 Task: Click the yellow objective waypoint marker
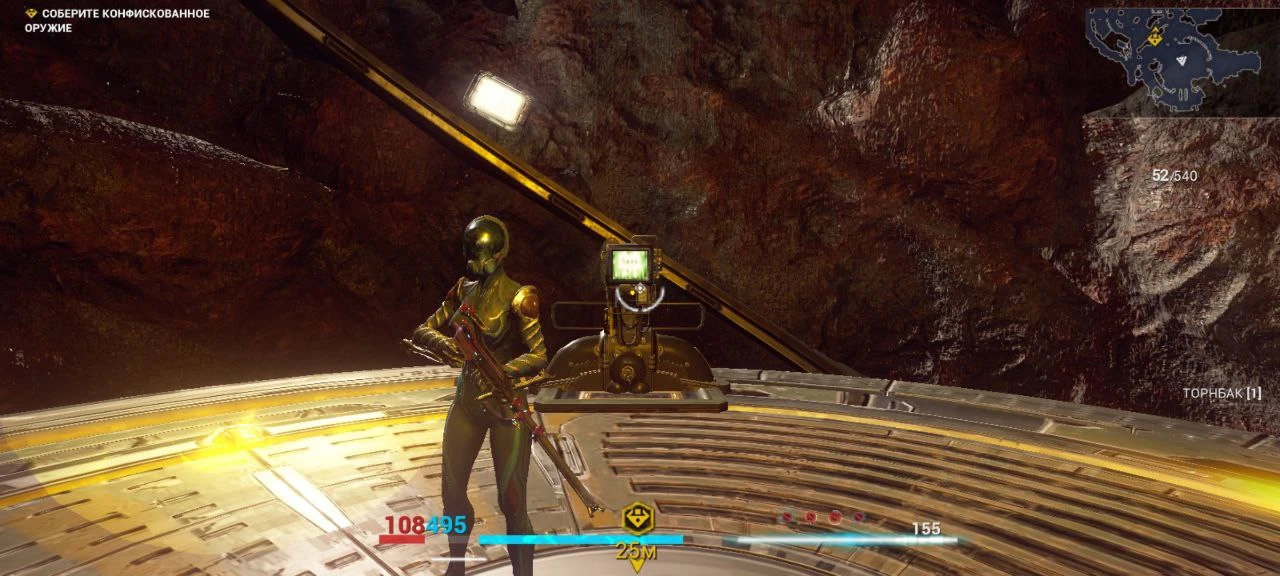tap(637, 518)
